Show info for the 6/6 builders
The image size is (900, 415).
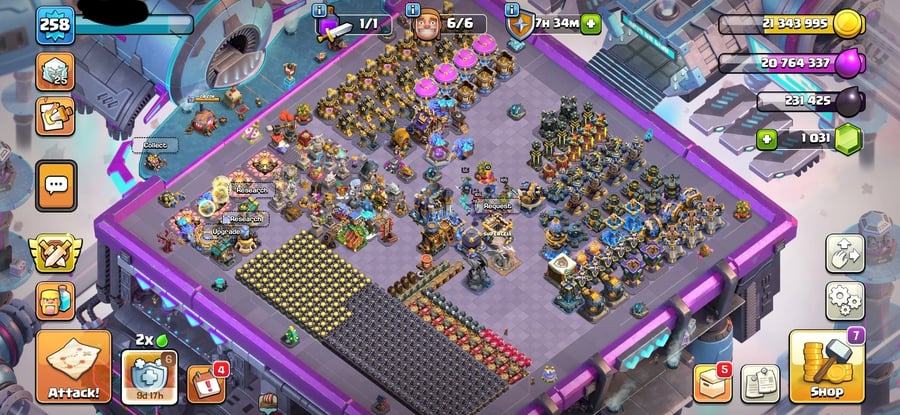click(418, 10)
